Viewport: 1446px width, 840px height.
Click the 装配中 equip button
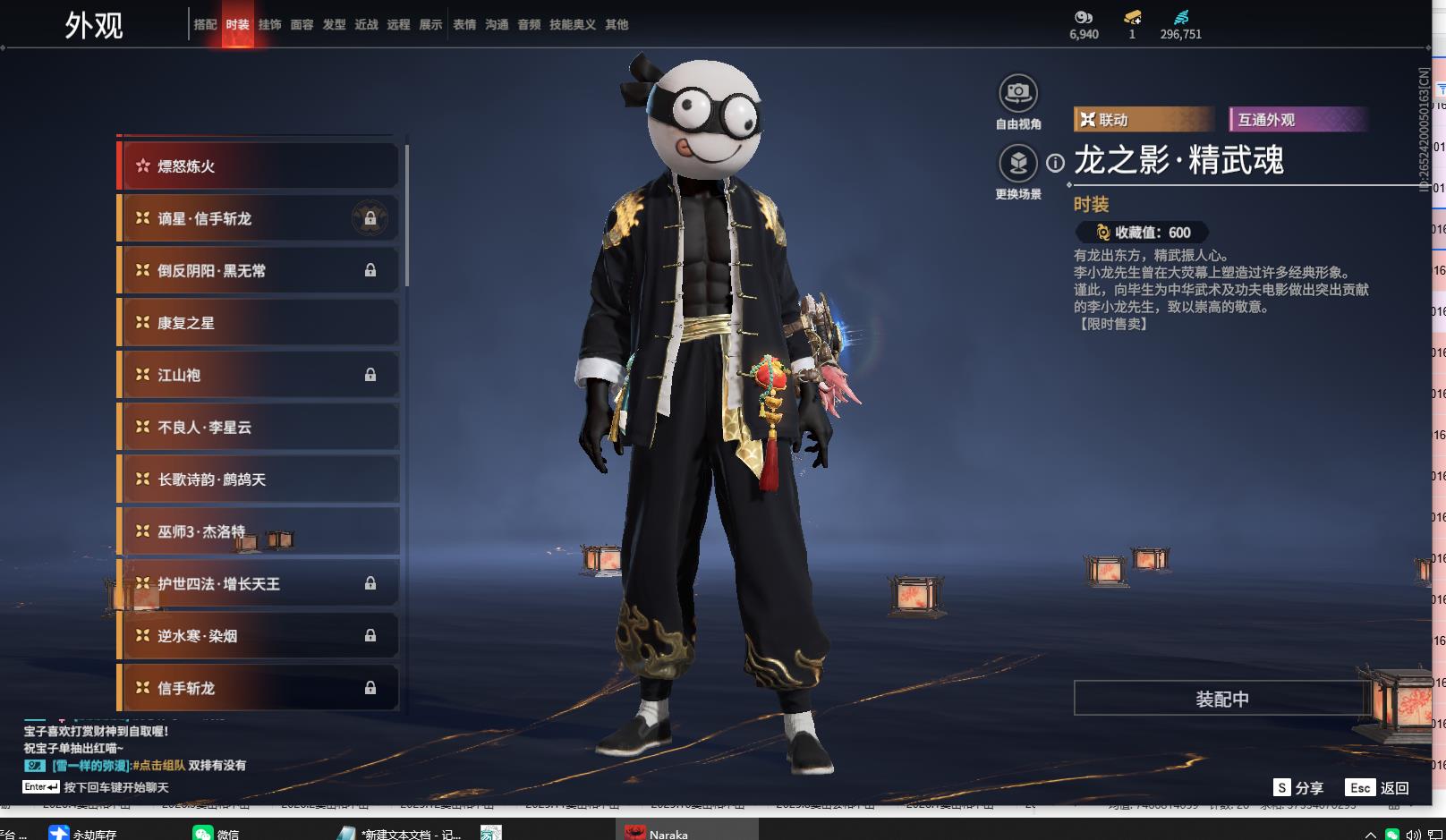[x=1221, y=699]
